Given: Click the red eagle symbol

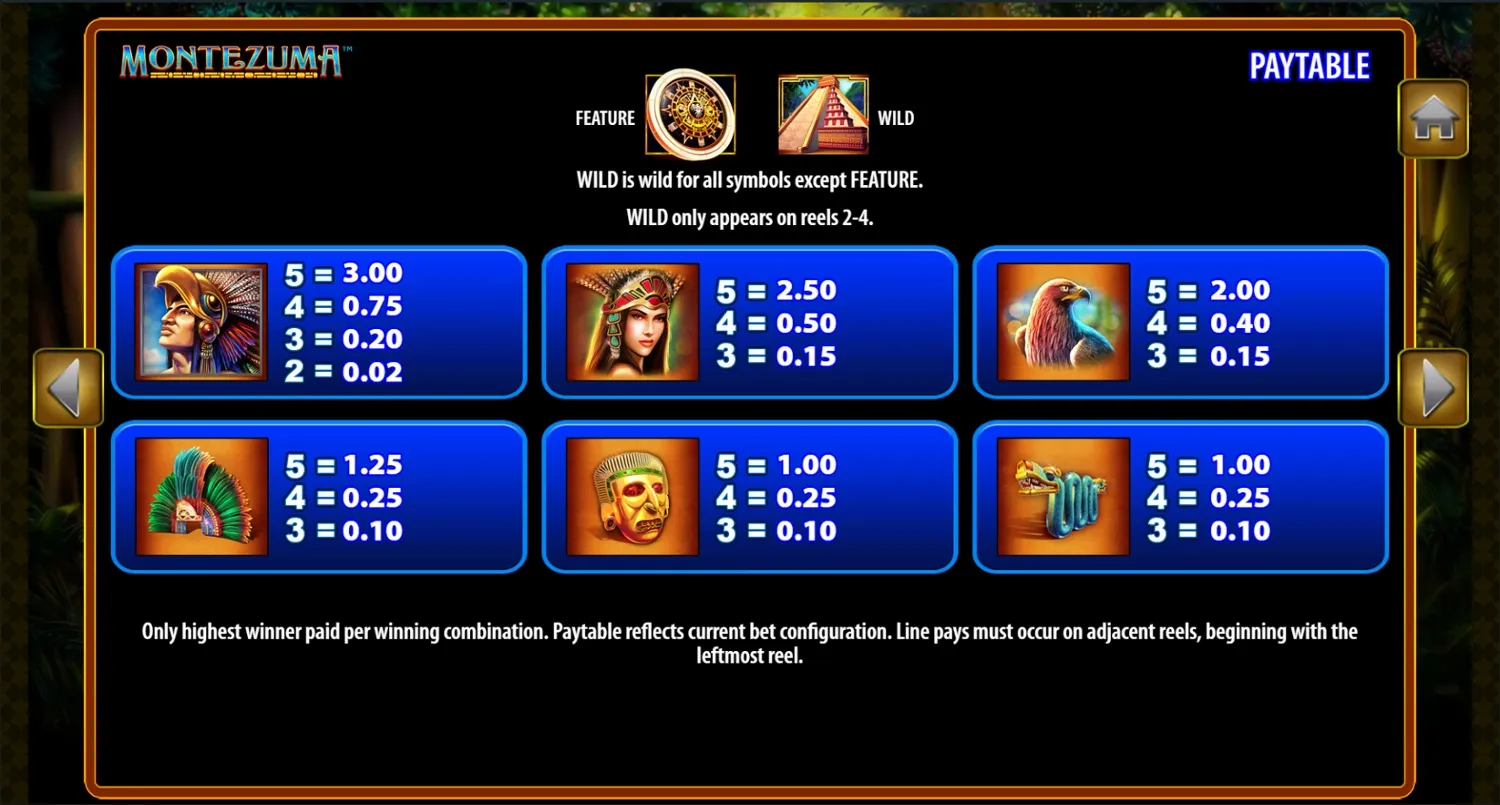Looking at the screenshot, I should [x=1062, y=322].
